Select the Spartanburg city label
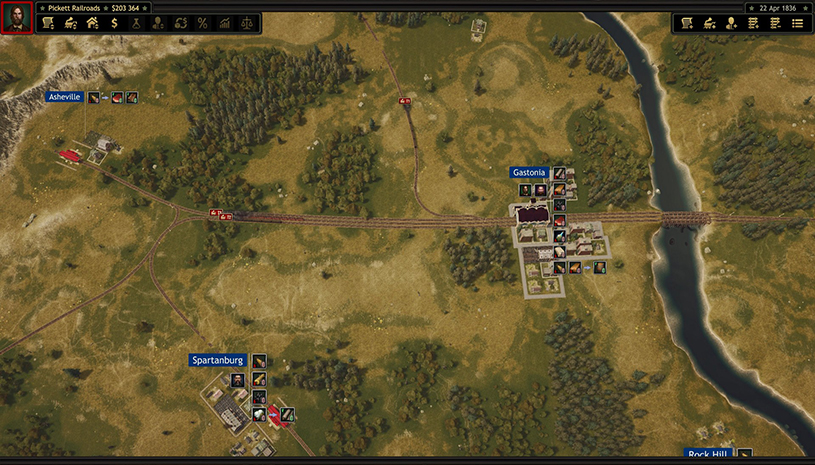 217,360
